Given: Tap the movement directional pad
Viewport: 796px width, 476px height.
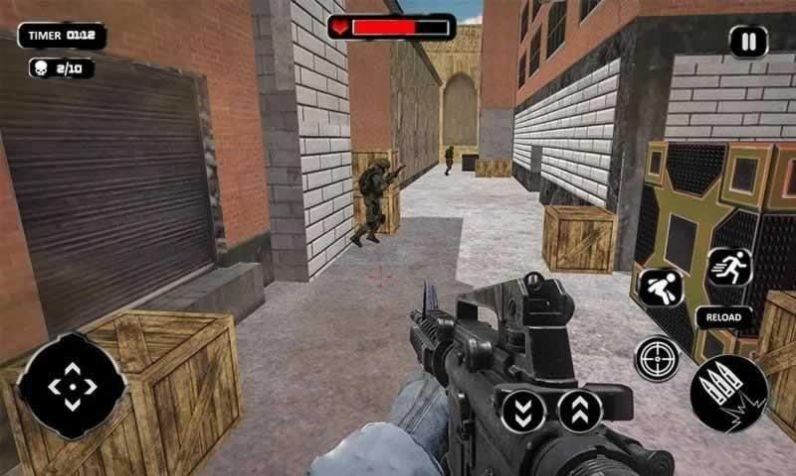Looking at the screenshot, I should 71,385.
